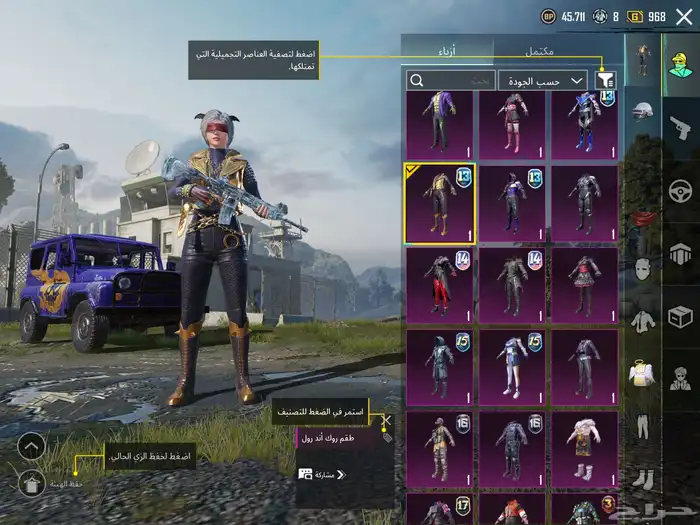Choose the red and black level 14 outfit
700x525 pixels.
[439, 284]
